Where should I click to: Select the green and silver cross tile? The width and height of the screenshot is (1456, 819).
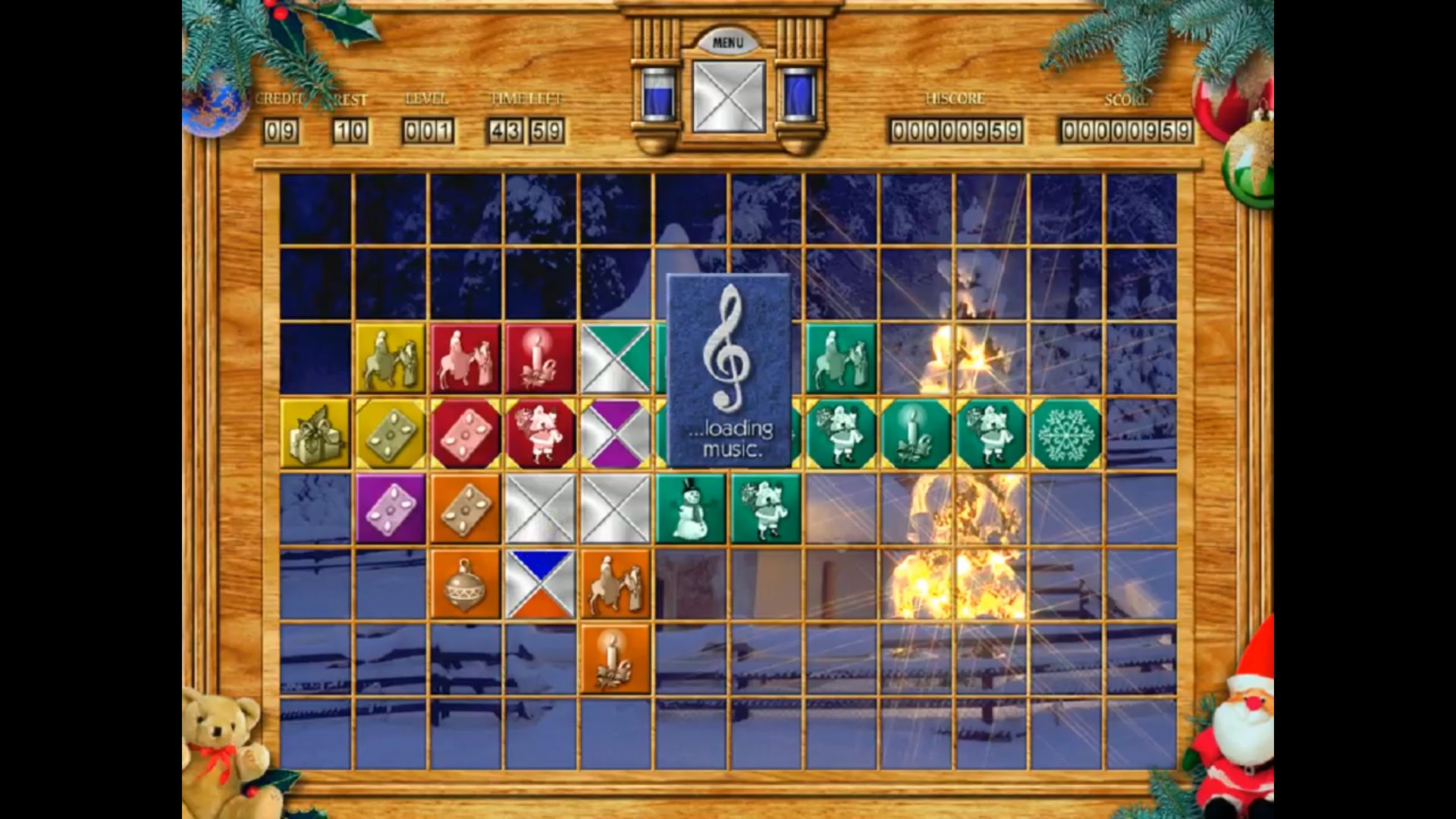coord(616,359)
